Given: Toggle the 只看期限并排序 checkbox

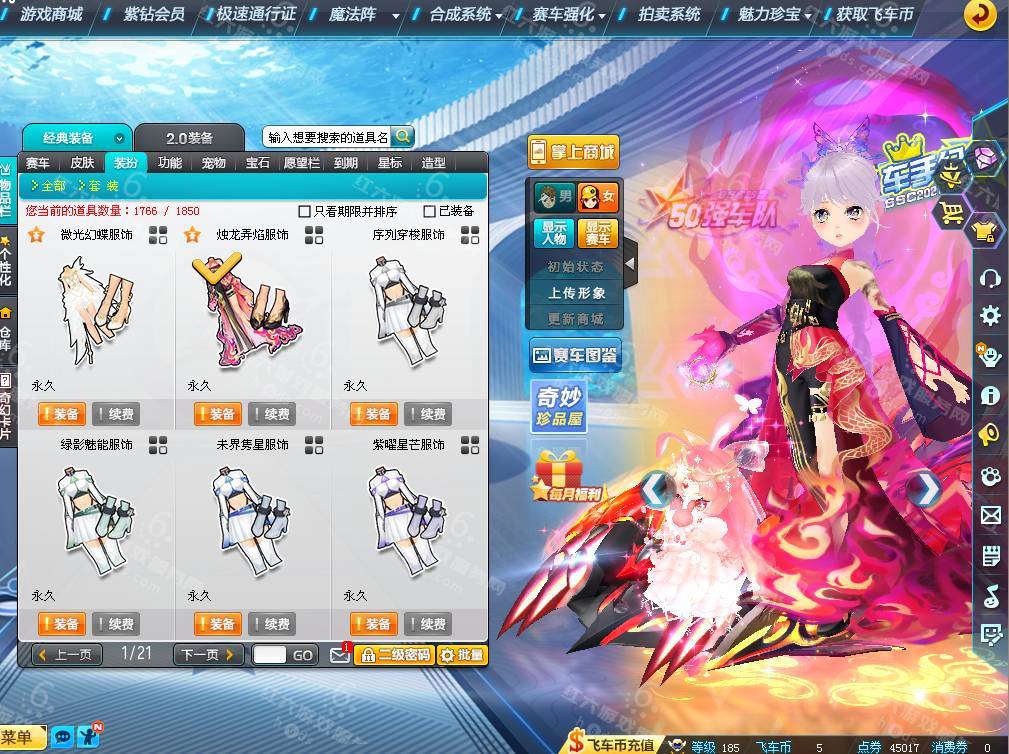Looking at the screenshot, I should tap(305, 212).
